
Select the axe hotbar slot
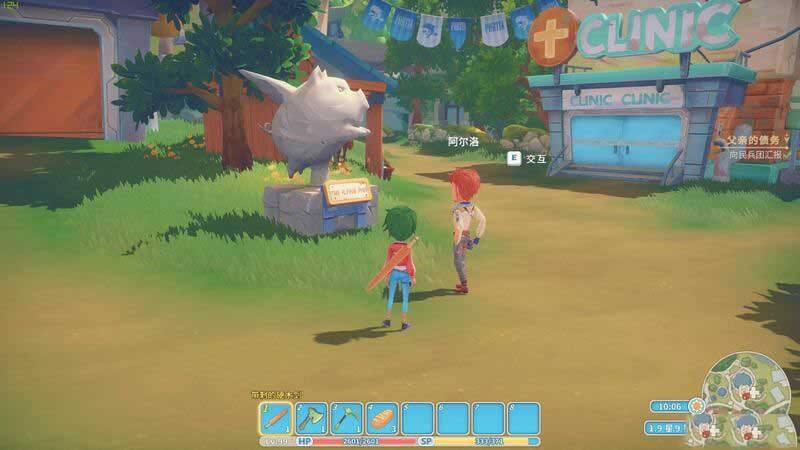(311, 418)
